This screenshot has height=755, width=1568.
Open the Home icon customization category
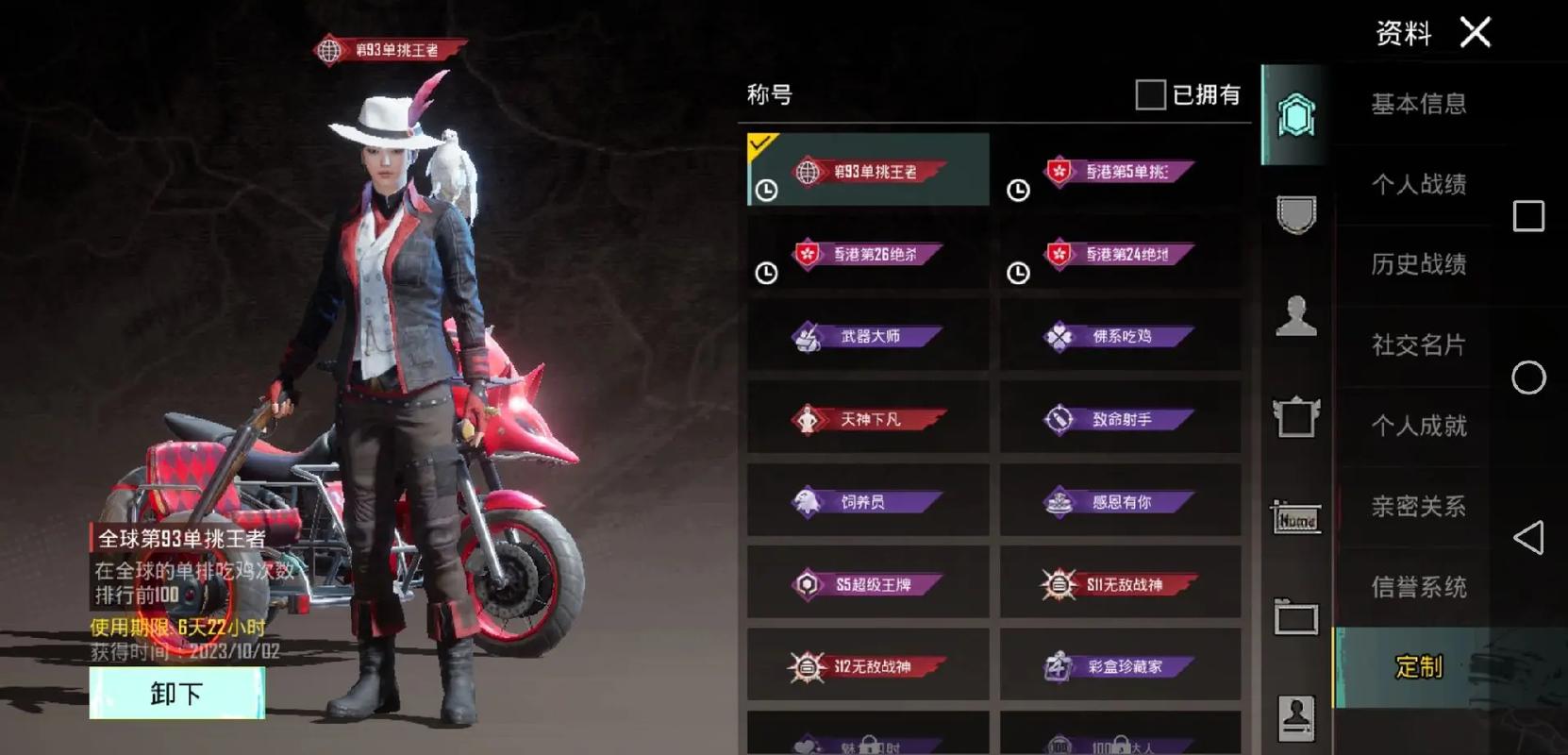pyautogui.click(x=1296, y=518)
